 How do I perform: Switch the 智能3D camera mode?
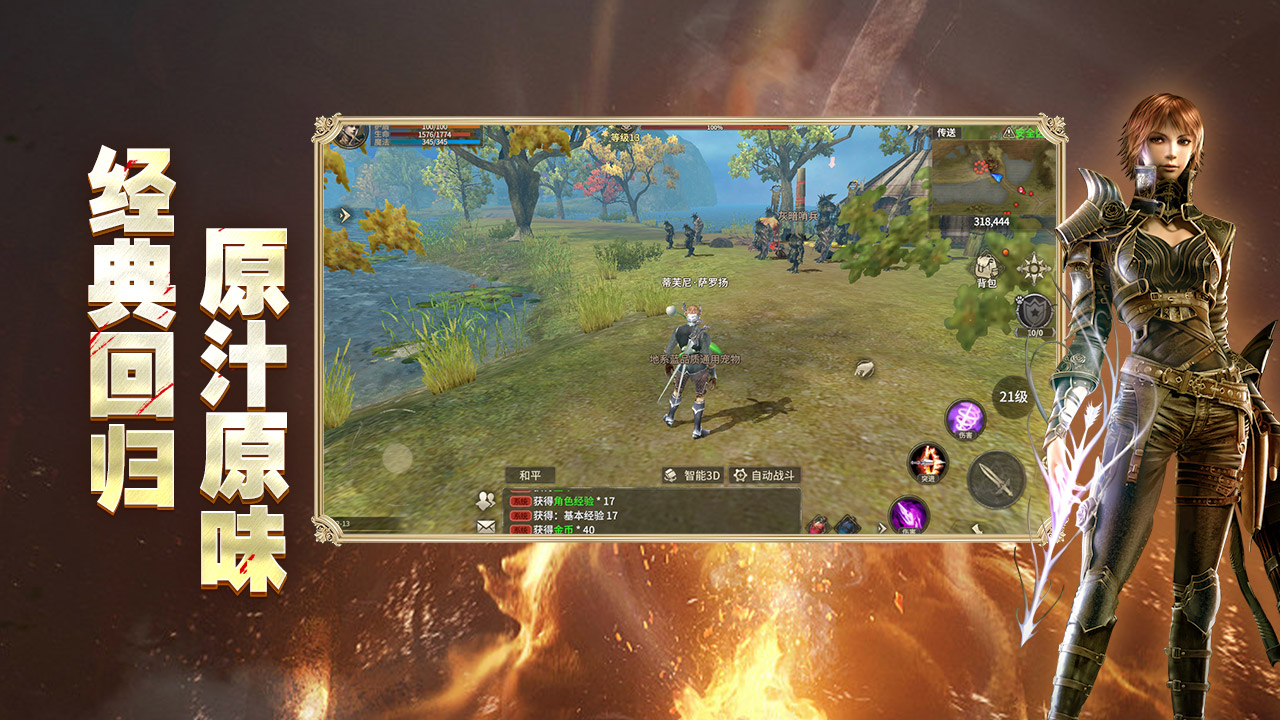(691, 476)
